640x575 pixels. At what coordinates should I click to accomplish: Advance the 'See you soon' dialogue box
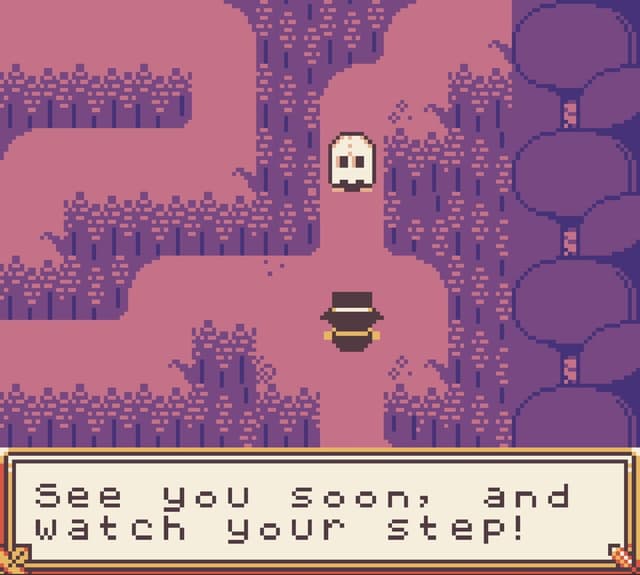click(x=320, y=512)
